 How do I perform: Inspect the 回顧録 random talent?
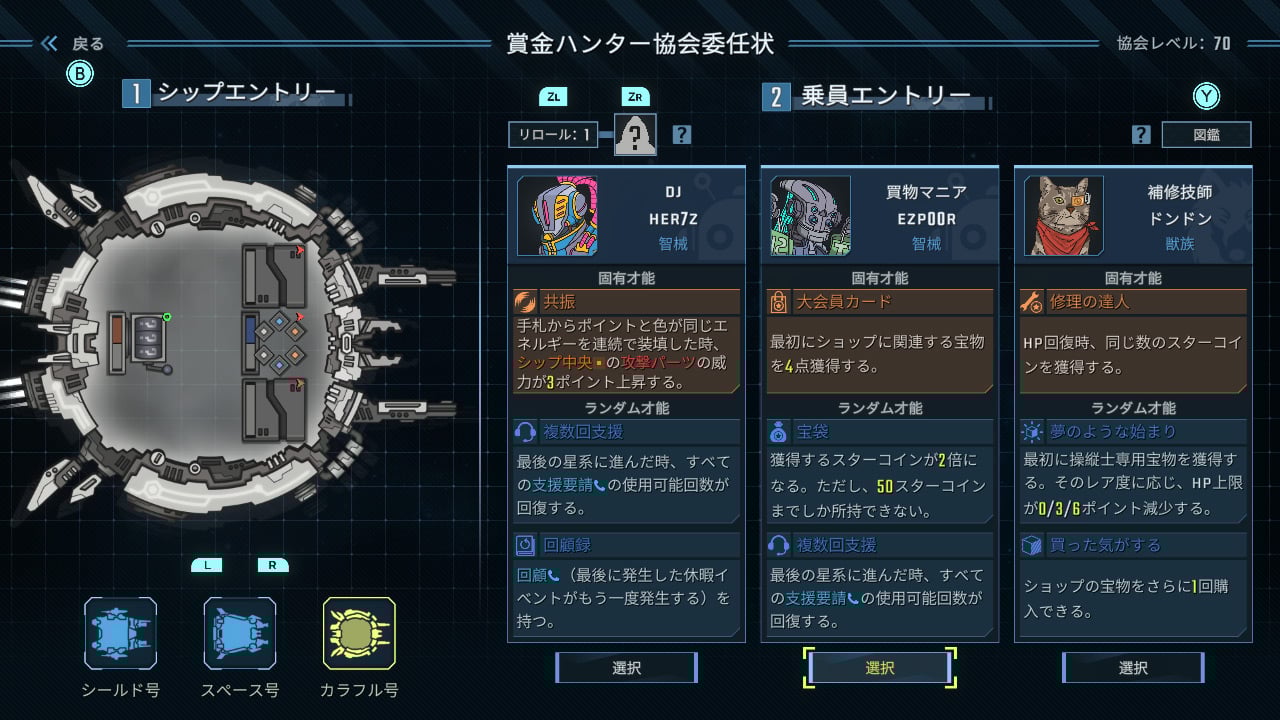point(626,545)
